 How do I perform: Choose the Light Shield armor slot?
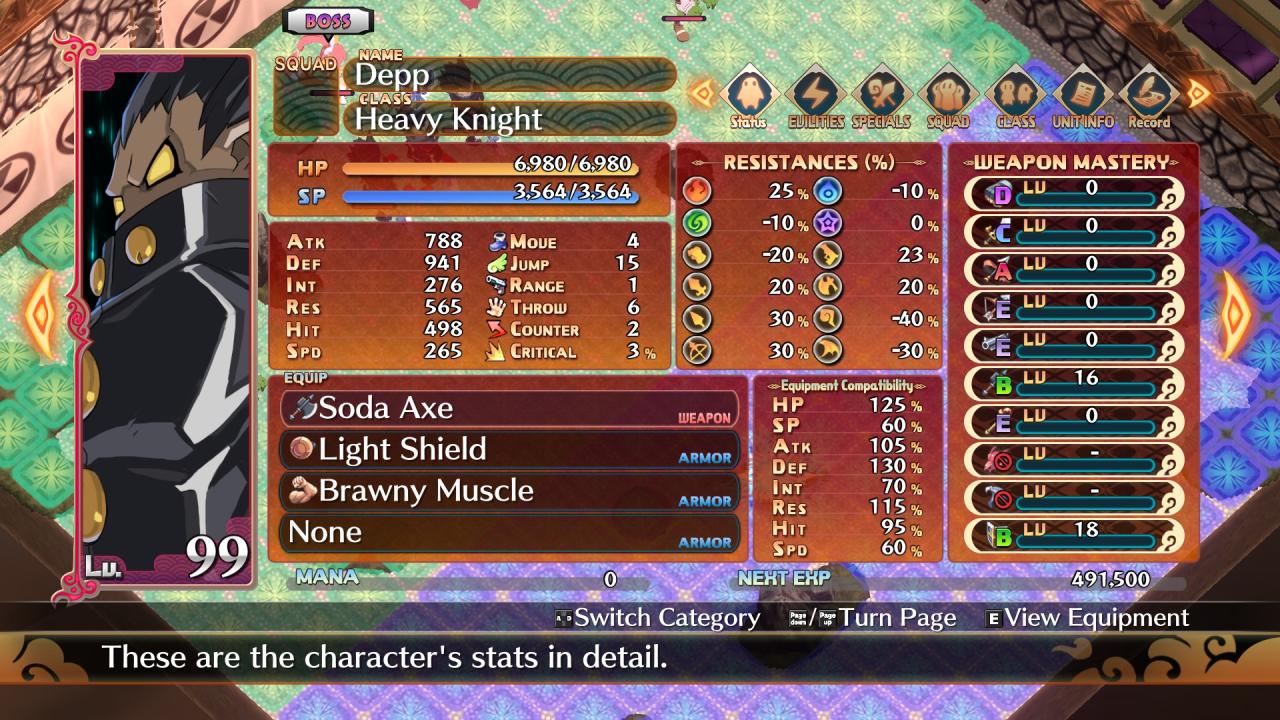pos(510,450)
